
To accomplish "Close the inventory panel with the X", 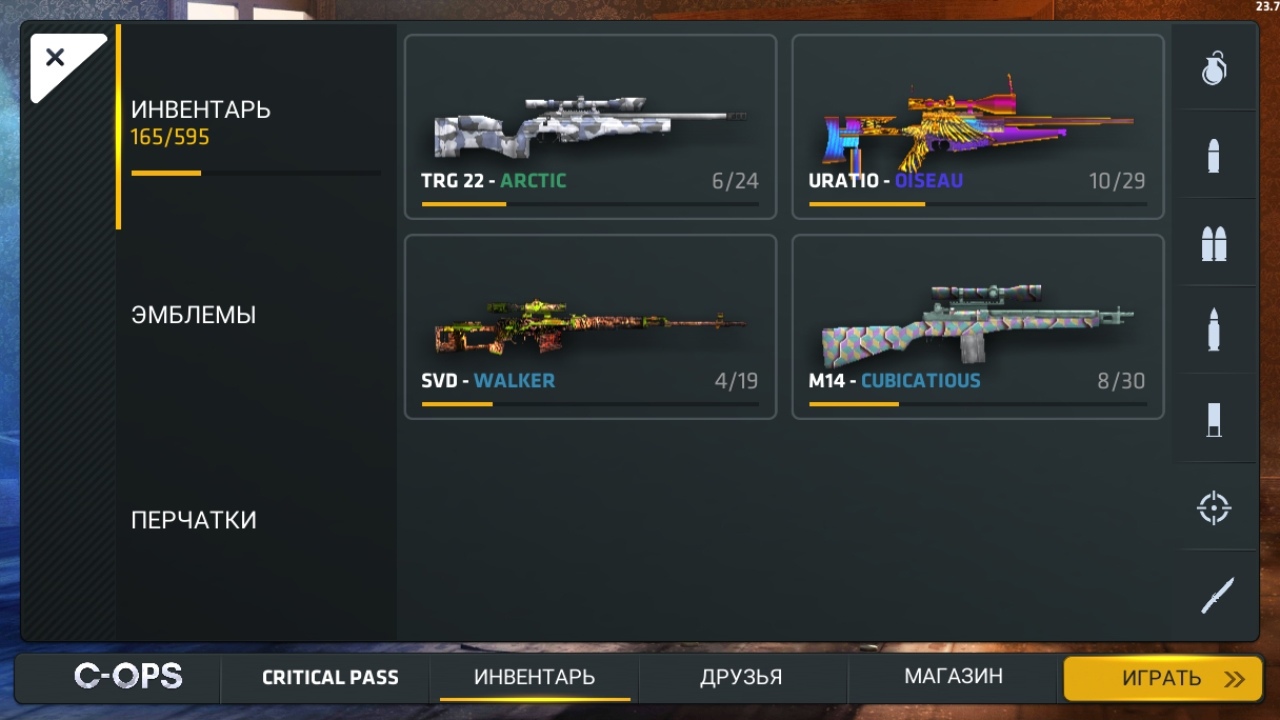I will point(56,58).
